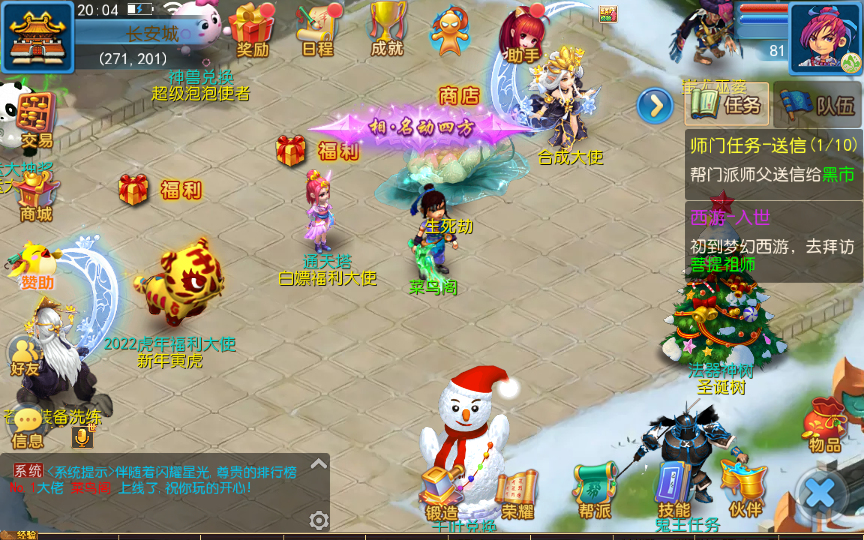Open the 物品 inventory bag
Image resolution: width=864 pixels, height=540 pixels.
pos(826,424)
